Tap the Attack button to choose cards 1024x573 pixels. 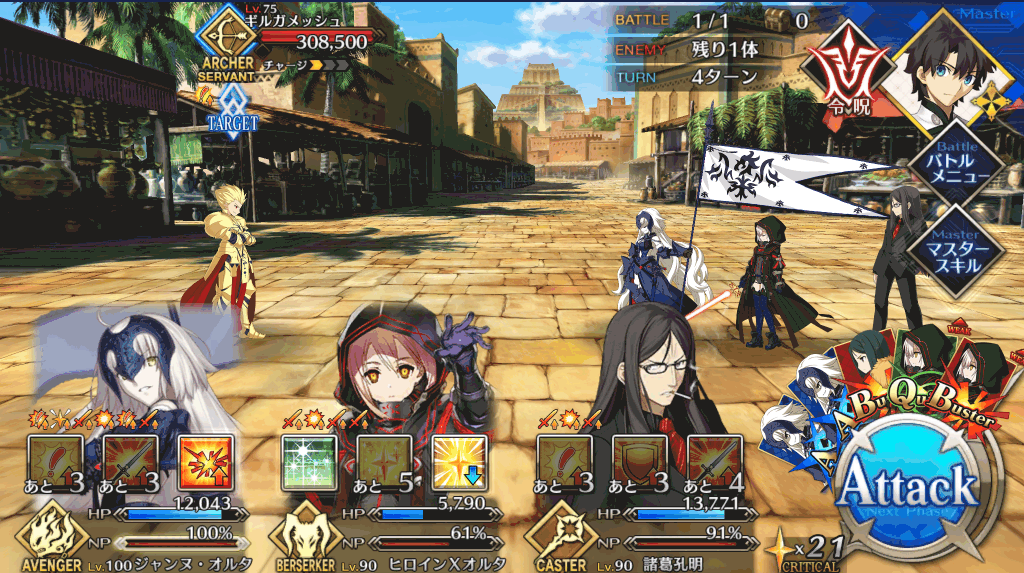tap(907, 487)
